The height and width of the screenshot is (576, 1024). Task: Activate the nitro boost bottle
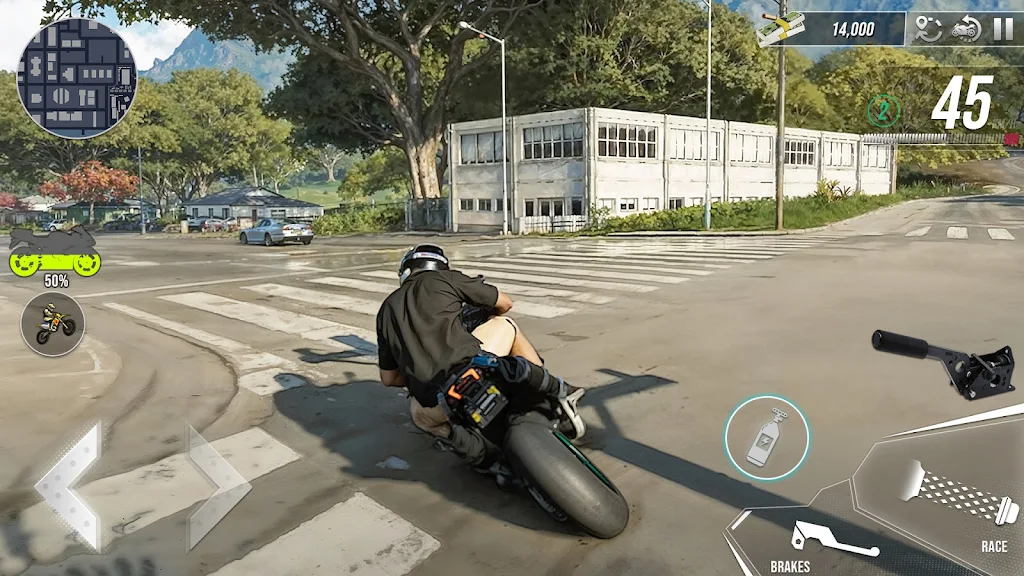coord(767,437)
